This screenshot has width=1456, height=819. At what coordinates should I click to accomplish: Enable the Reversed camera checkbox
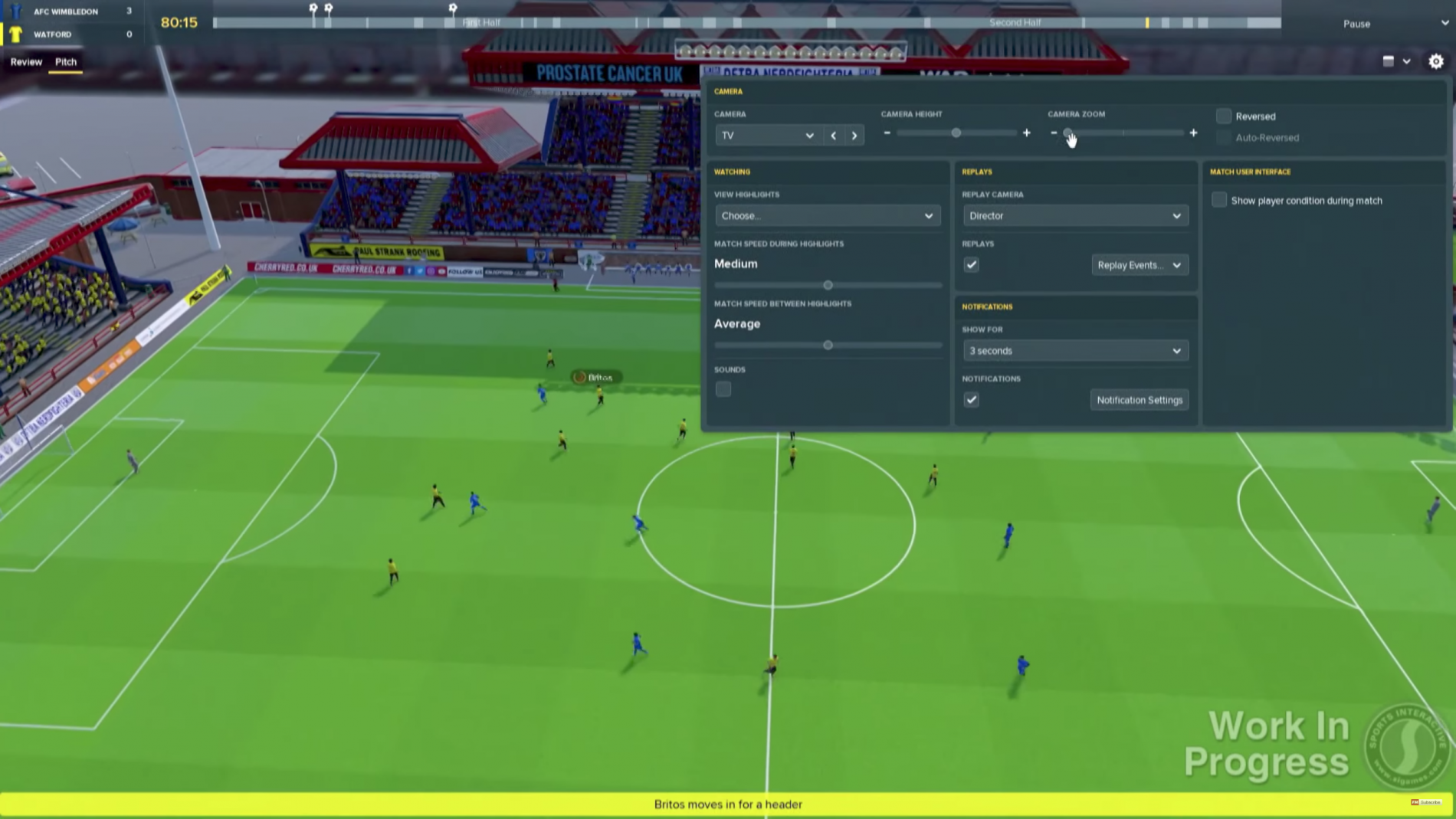[1223, 116]
